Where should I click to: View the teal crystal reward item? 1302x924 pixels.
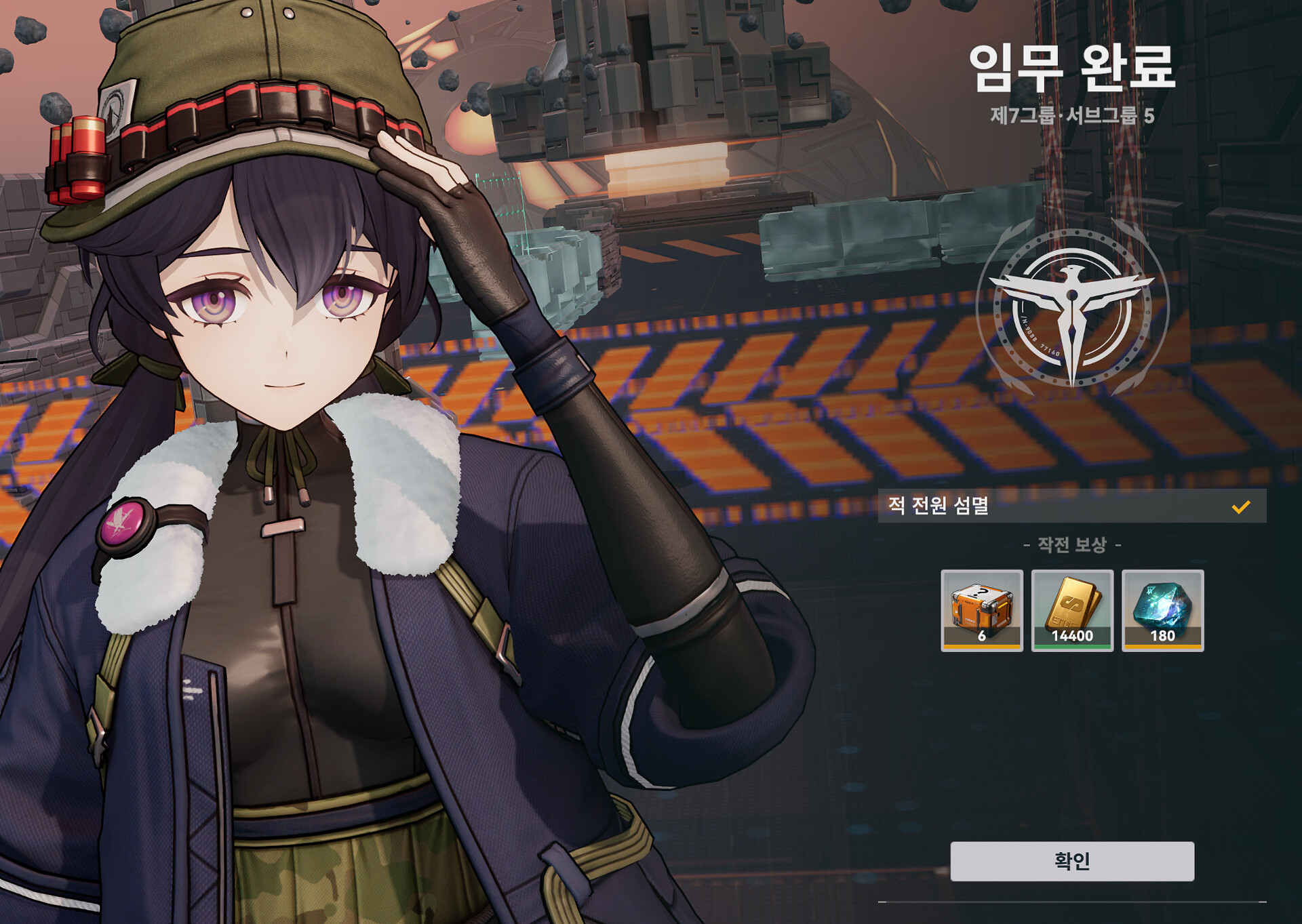tap(1162, 610)
